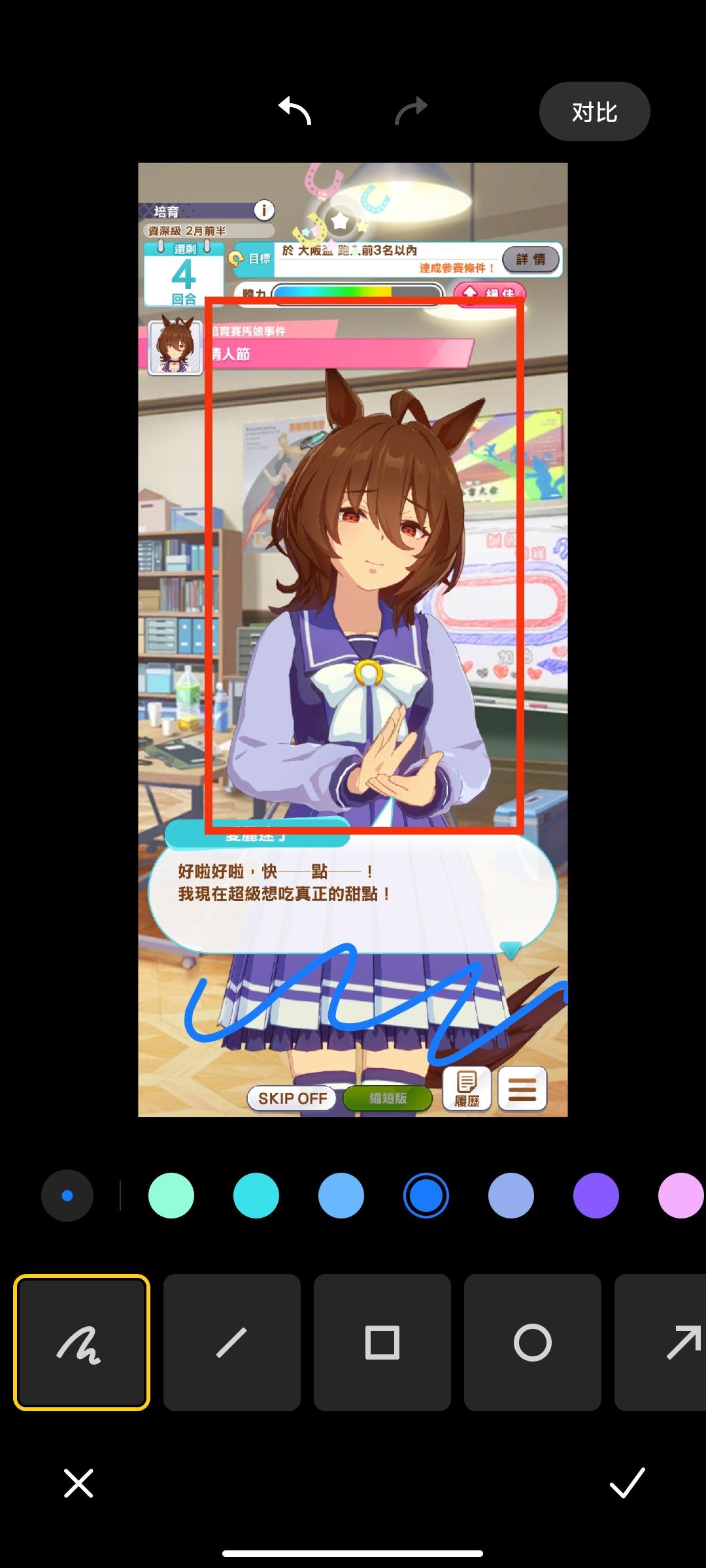Select the purple color swatch
Screen dimensions: 706x1568
click(596, 1196)
